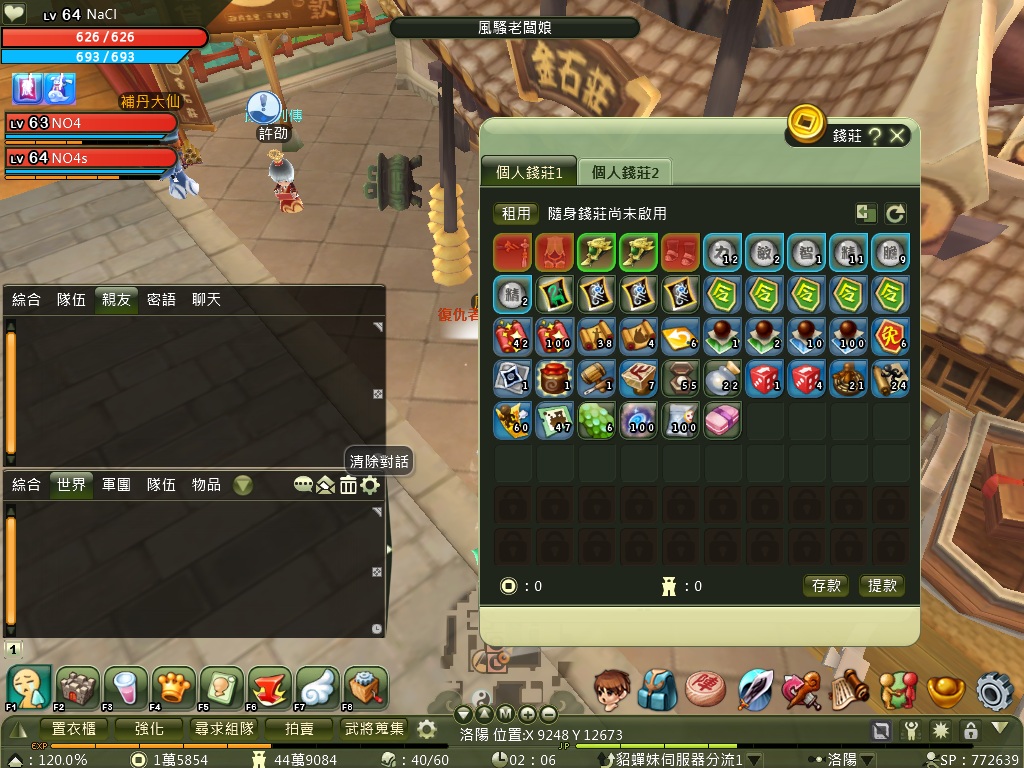This screenshot has width=1024, height=768.
Task: Open the 強化 enhancement button
Action: (150, 728)
